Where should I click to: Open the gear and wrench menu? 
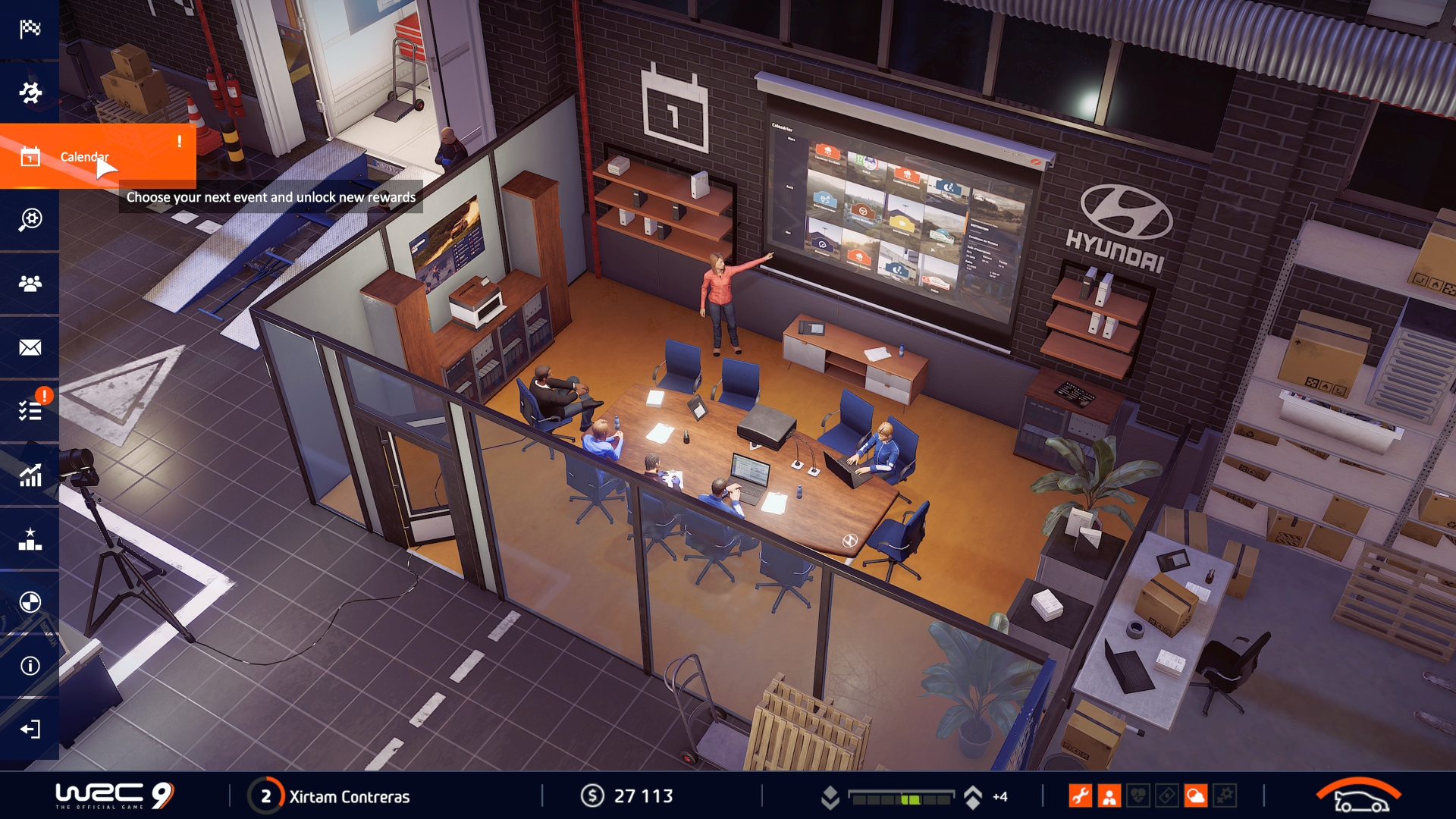pyautogui.click(x=30, y=93)
